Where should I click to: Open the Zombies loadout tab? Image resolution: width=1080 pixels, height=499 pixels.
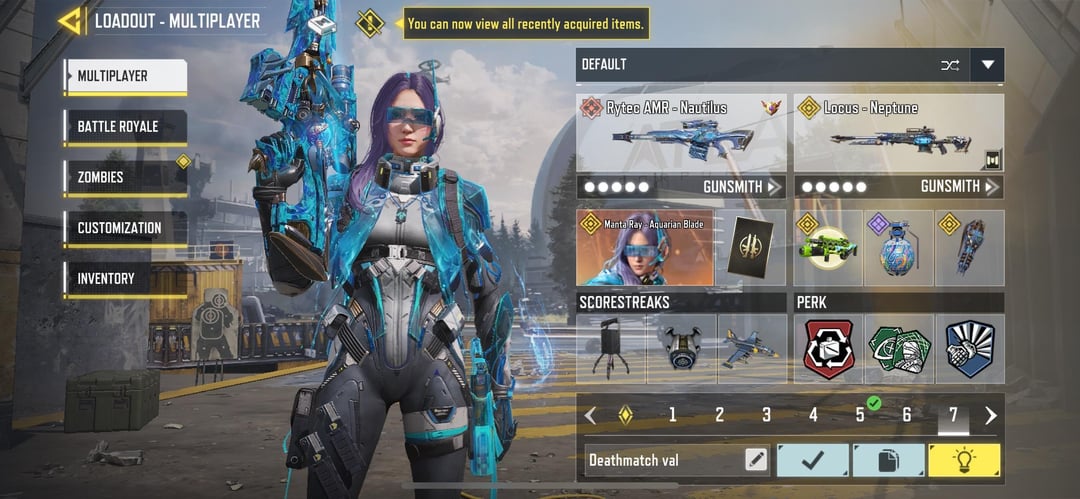pyautogui.click(x=125, y=178)
